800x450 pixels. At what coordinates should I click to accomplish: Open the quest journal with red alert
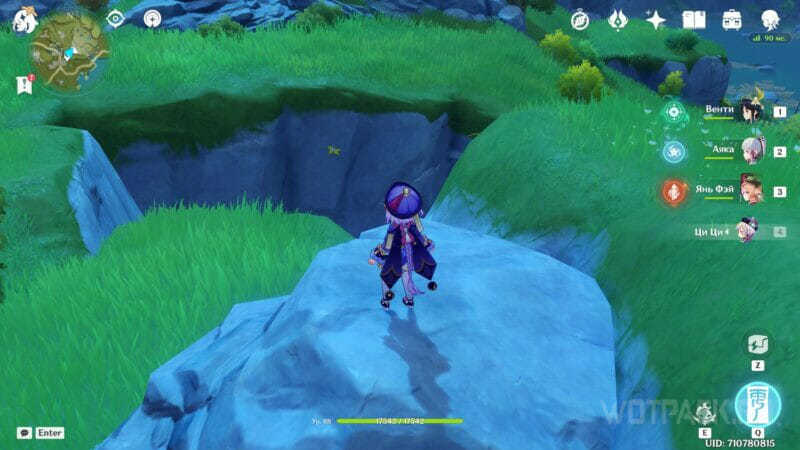pos(23,85)
